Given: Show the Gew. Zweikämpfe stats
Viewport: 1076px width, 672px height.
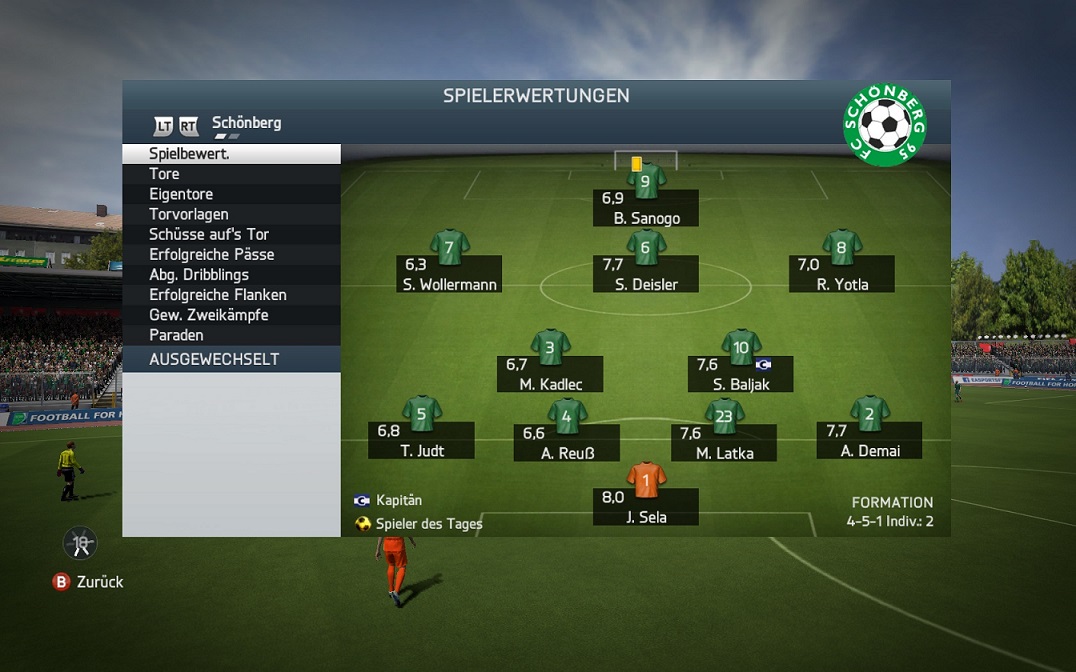Looking at the screenshot, I should pyautogui.click(x=231, y=315).
